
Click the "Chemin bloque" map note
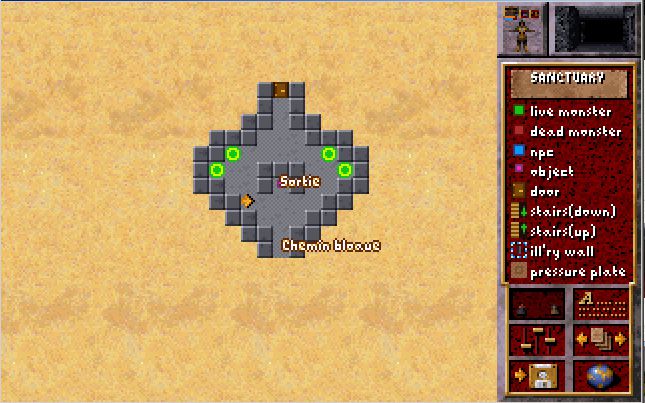pyautogui.click(x=330, y=245)
